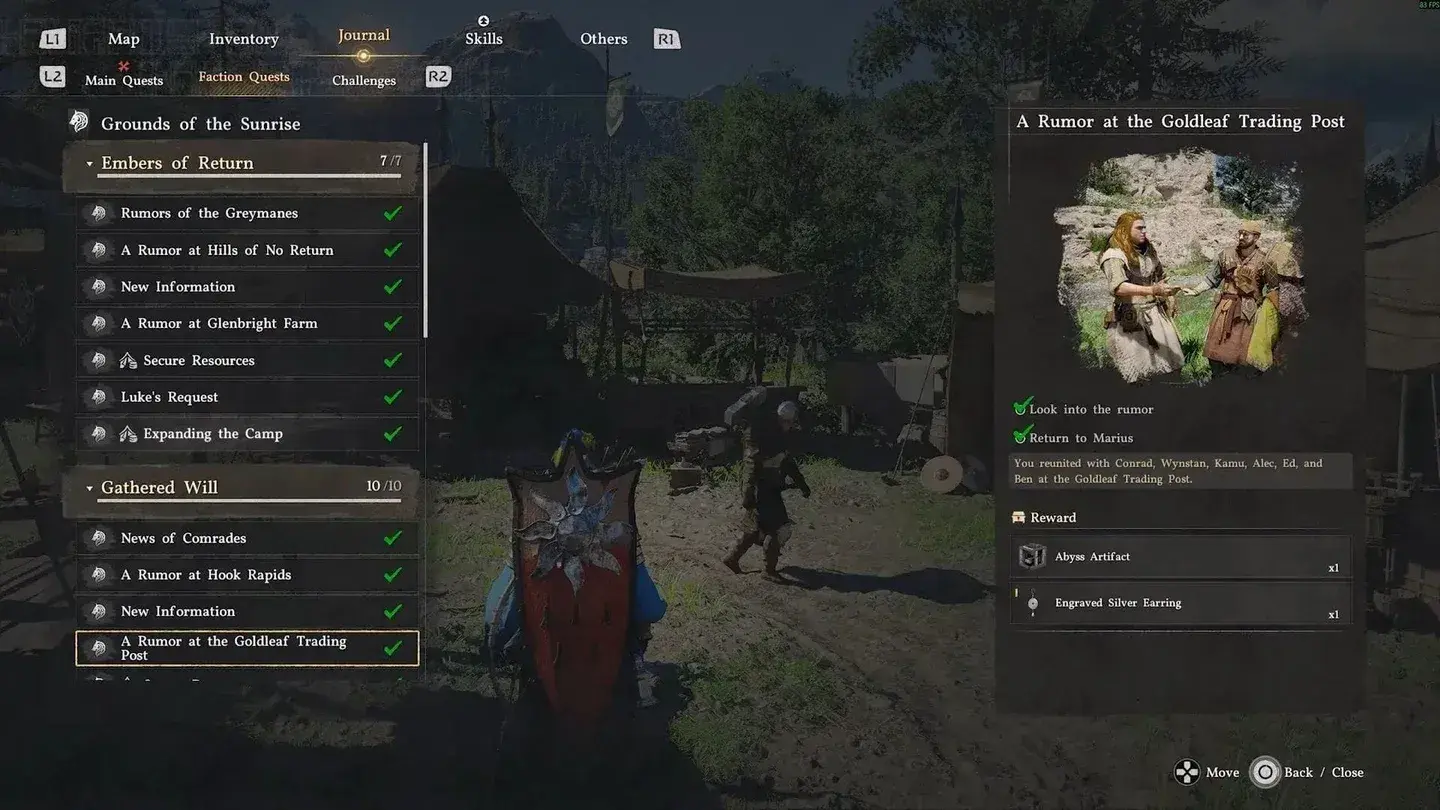Click the quest scroll icon beside Rumors of the Greymanes

coord(99,212)
